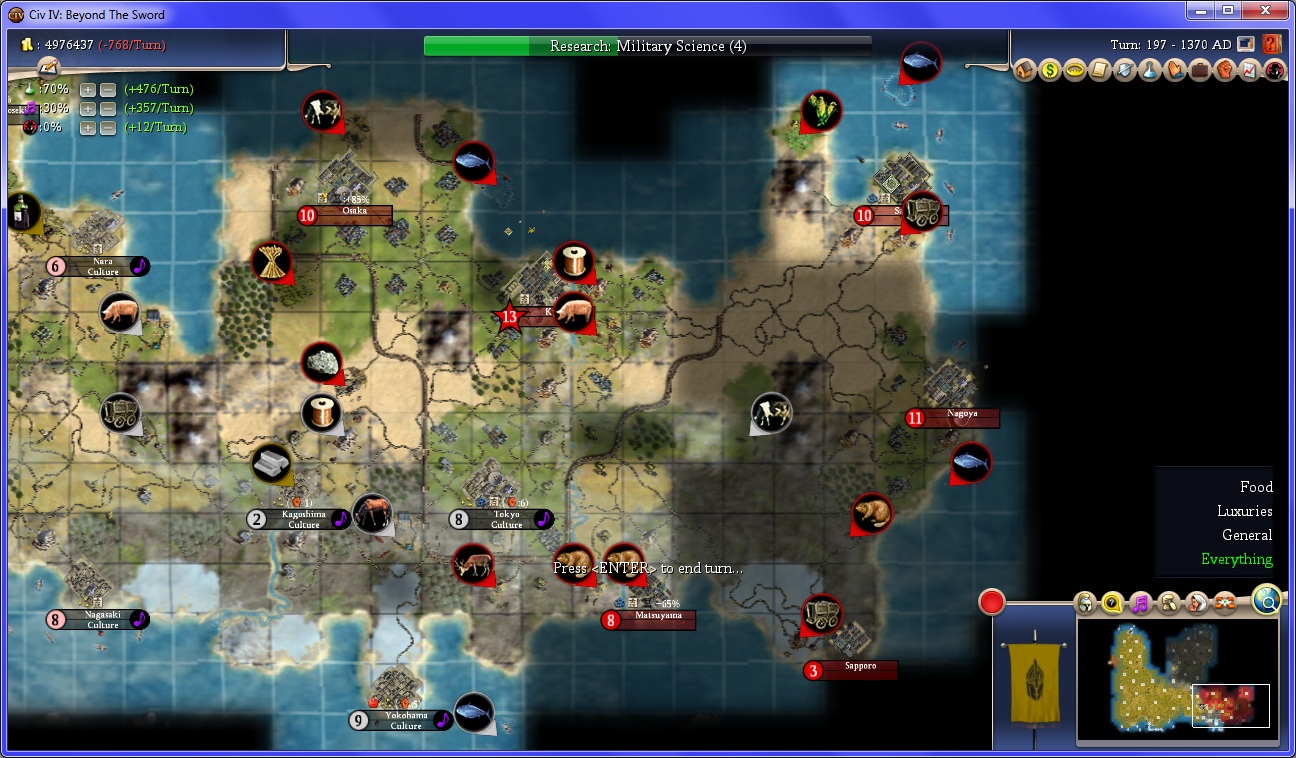Toggle the globe view magnifier button

(x=1266, y=600)
